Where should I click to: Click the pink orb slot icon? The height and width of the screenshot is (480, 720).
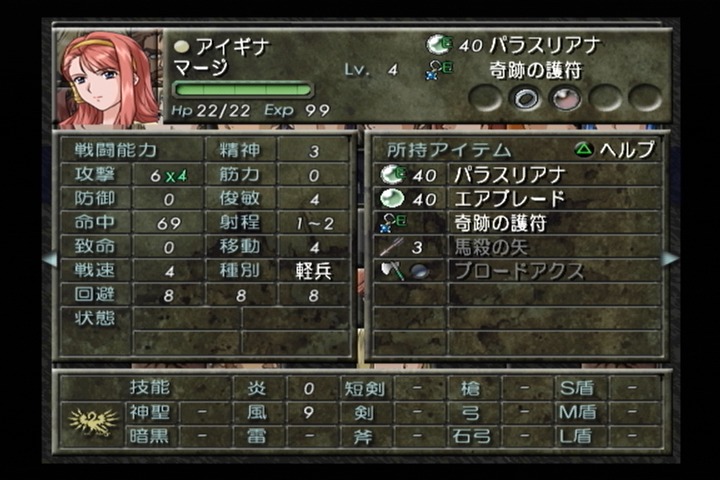[x=567, y=97]
